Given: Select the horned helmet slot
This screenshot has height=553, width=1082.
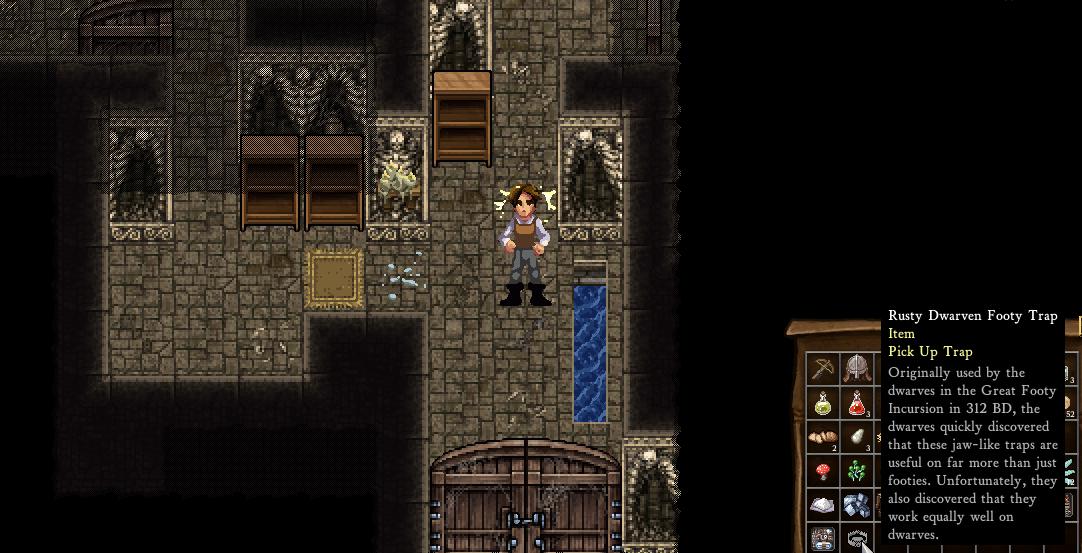Looking at the screenshot, I should tap(856, 369).
